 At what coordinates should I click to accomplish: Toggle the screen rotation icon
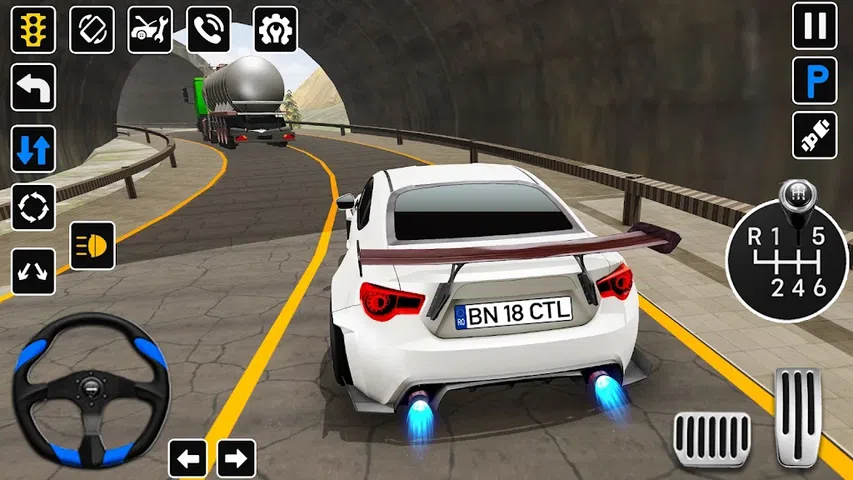coord(92,30)
